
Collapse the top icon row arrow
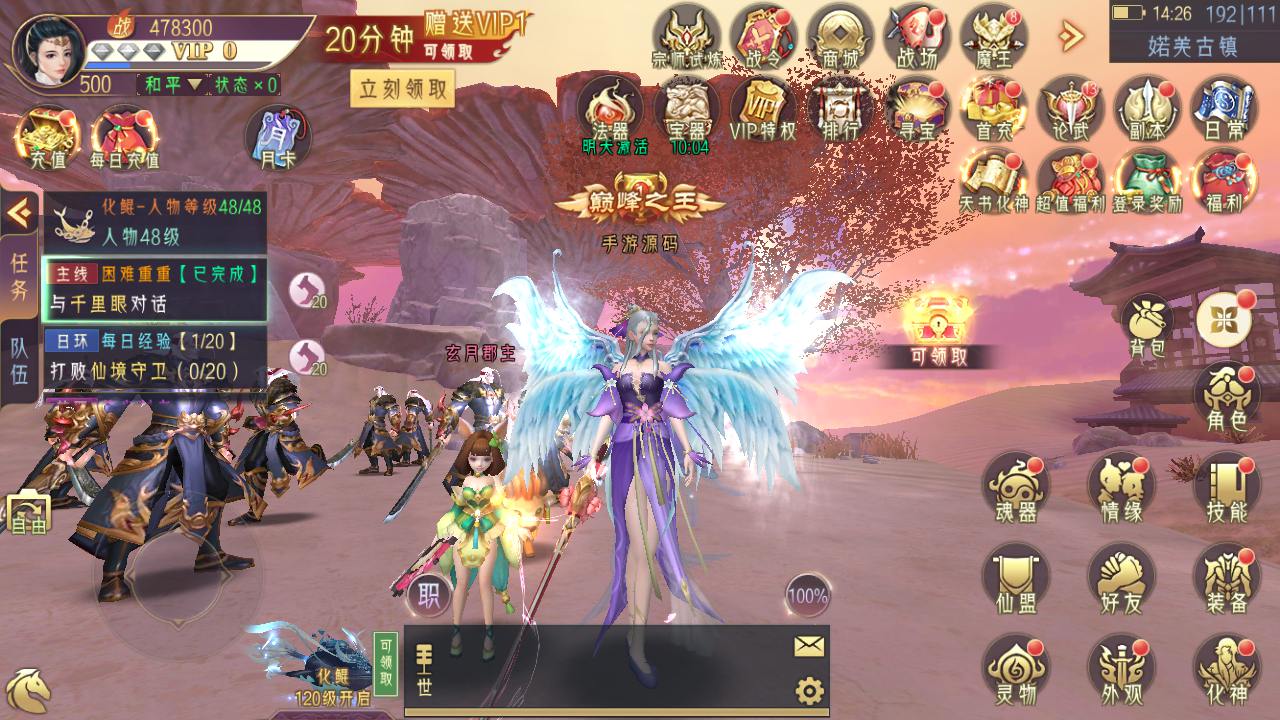pyautogui.click(x=1071, y=36)
